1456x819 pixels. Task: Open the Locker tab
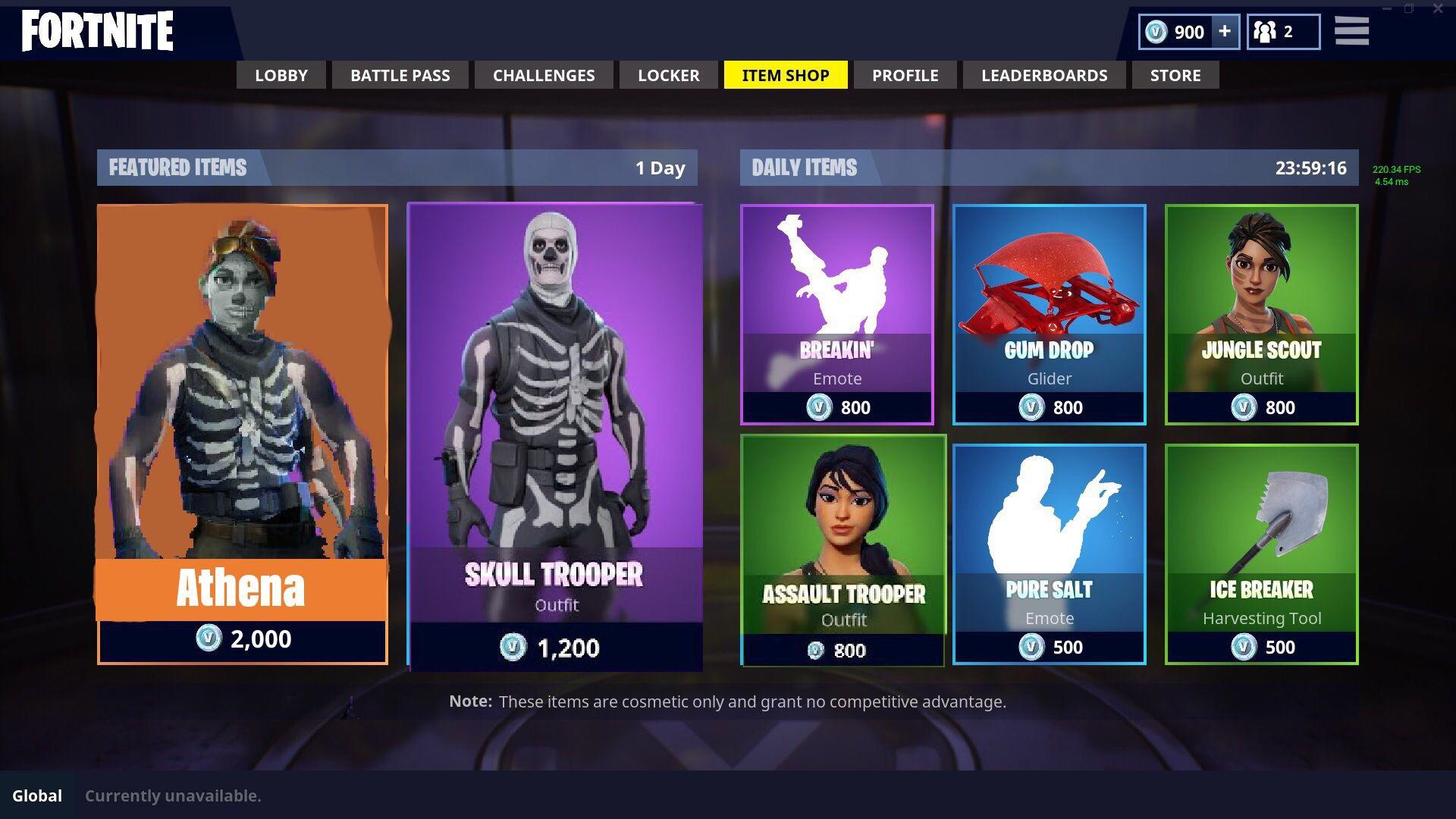point(667,75)
